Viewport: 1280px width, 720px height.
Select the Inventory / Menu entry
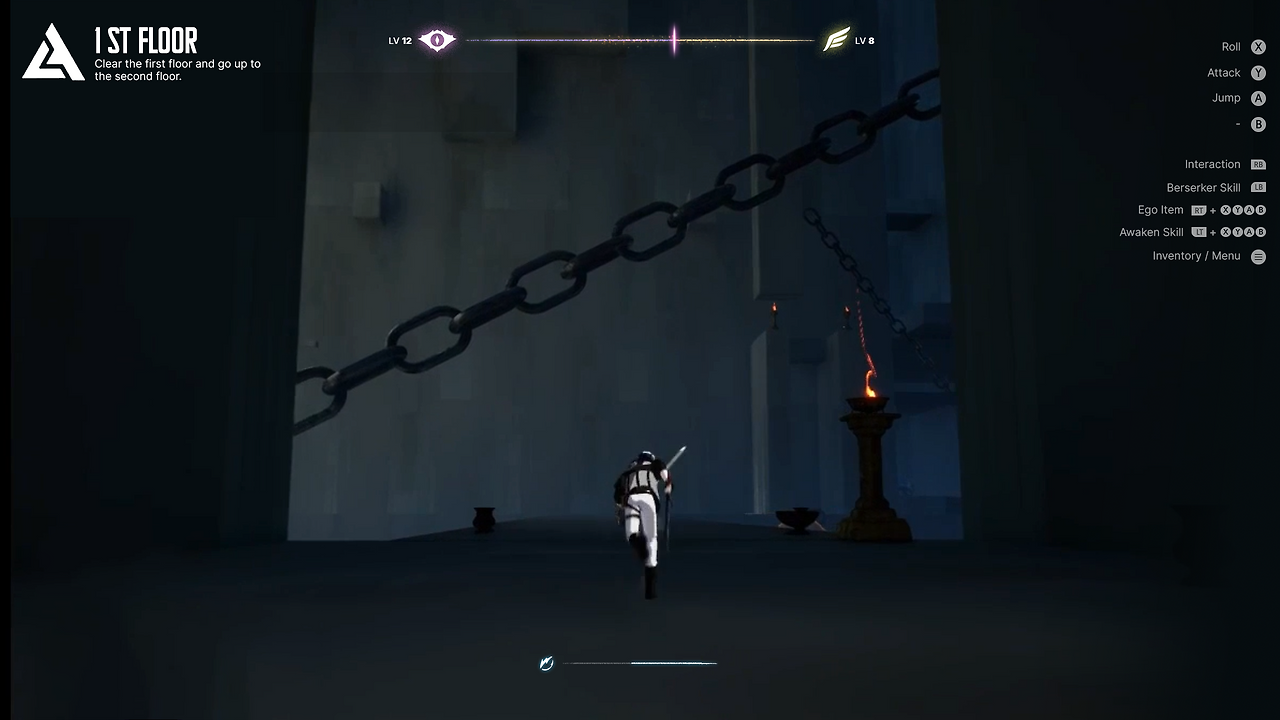point(1196,256)
